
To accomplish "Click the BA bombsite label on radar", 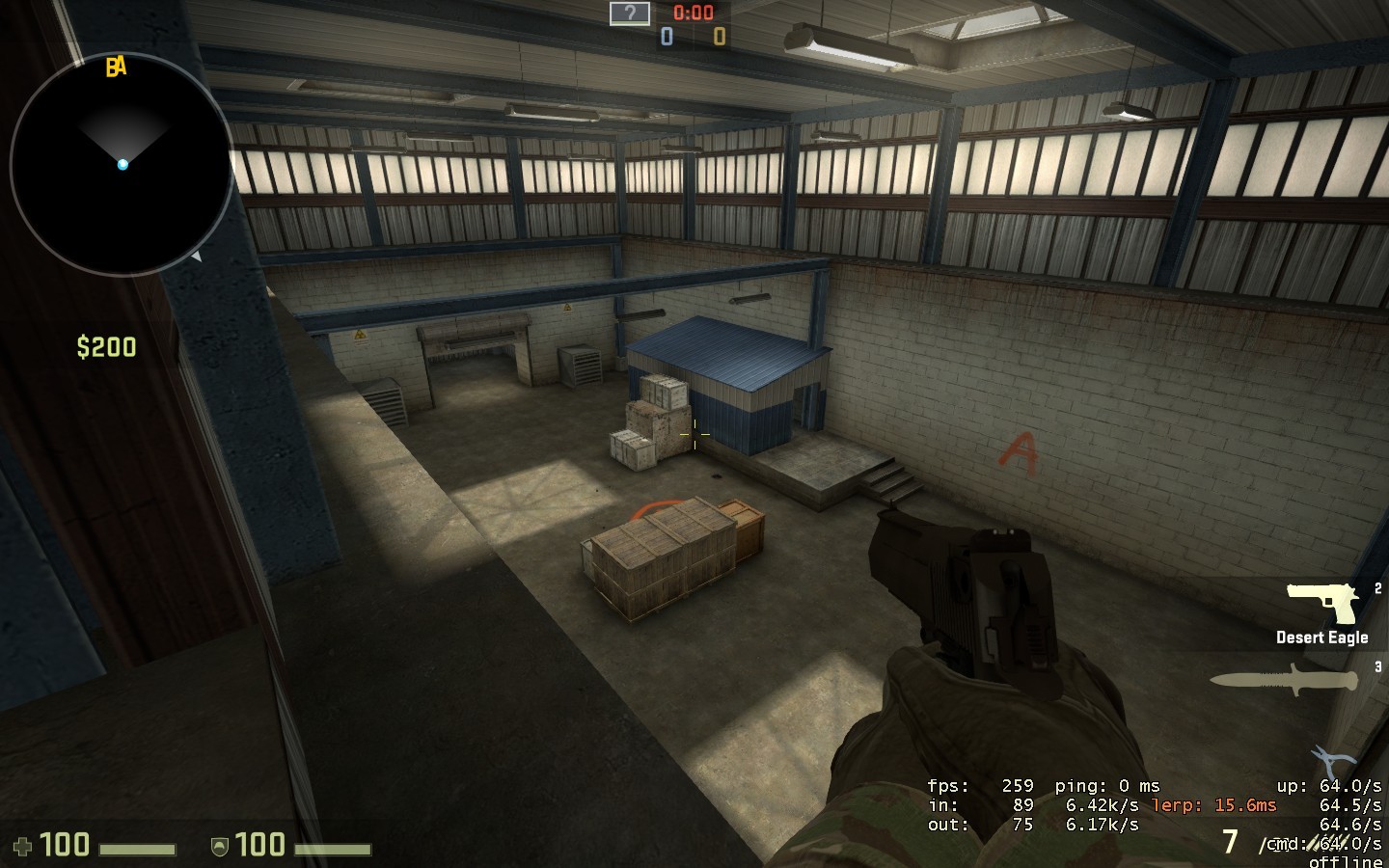I will tap(115, 68).
